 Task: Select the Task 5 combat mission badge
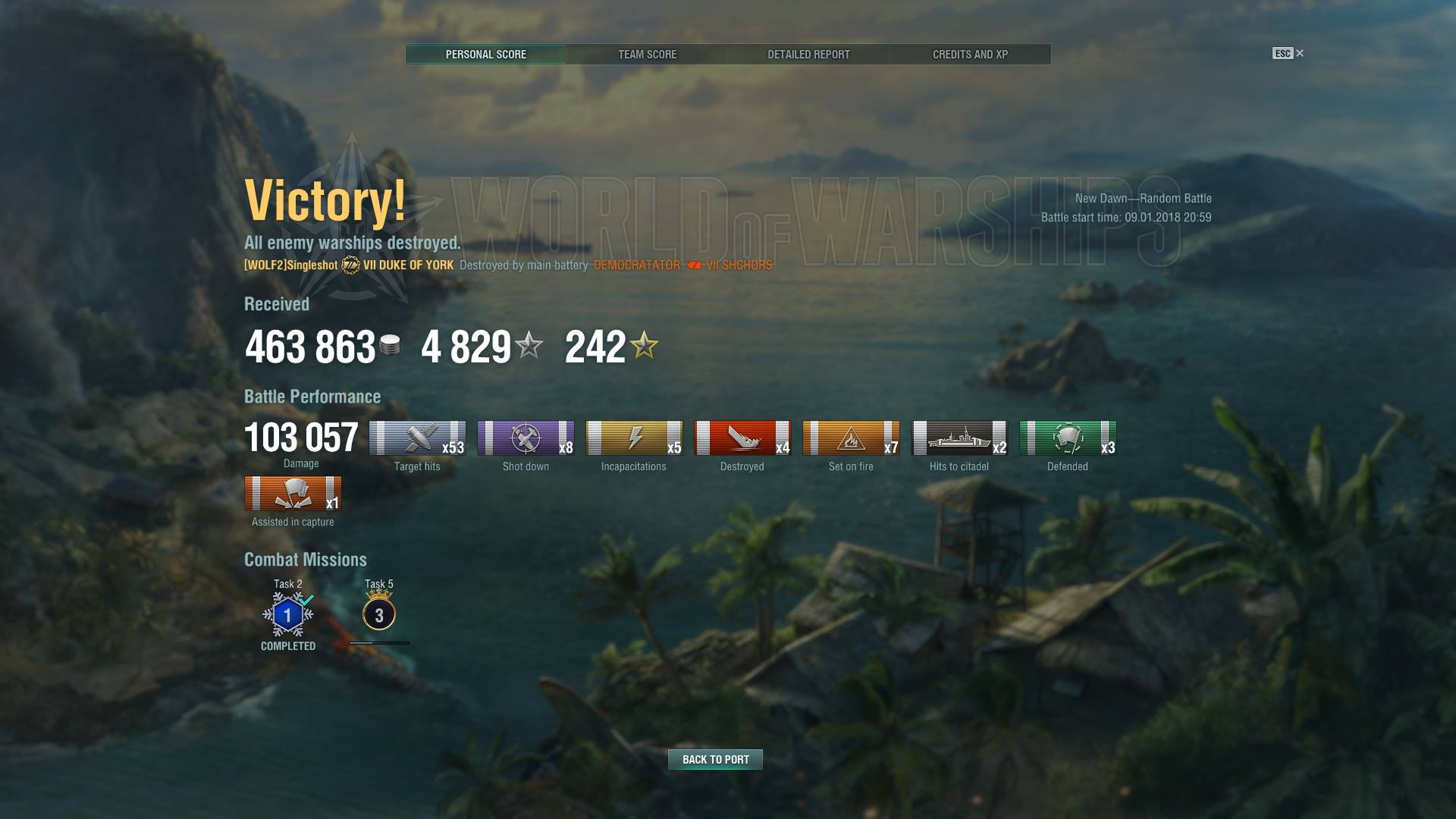(379, 614)
